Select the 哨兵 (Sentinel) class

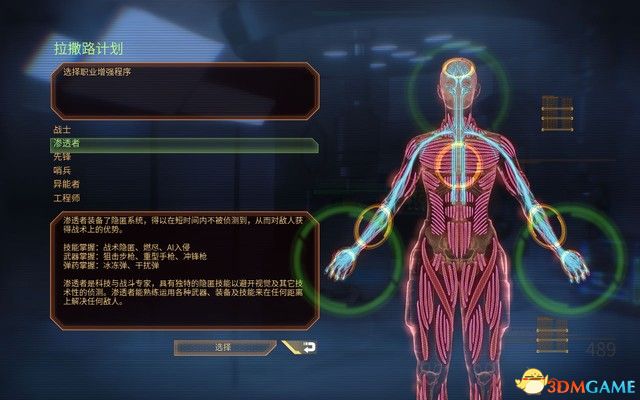(62, 171)
